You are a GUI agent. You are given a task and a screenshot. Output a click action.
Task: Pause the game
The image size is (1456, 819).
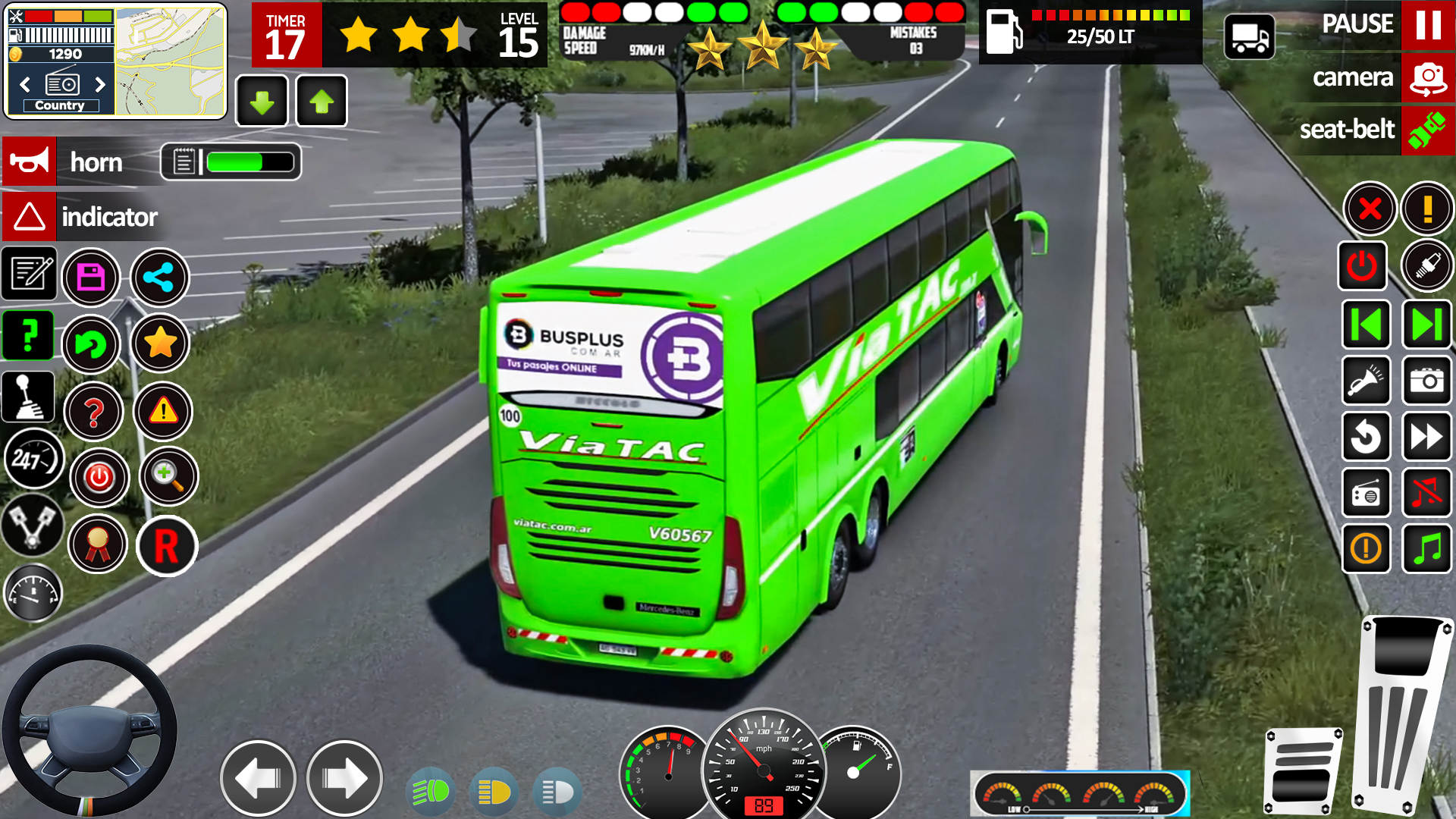(1427, 25)
